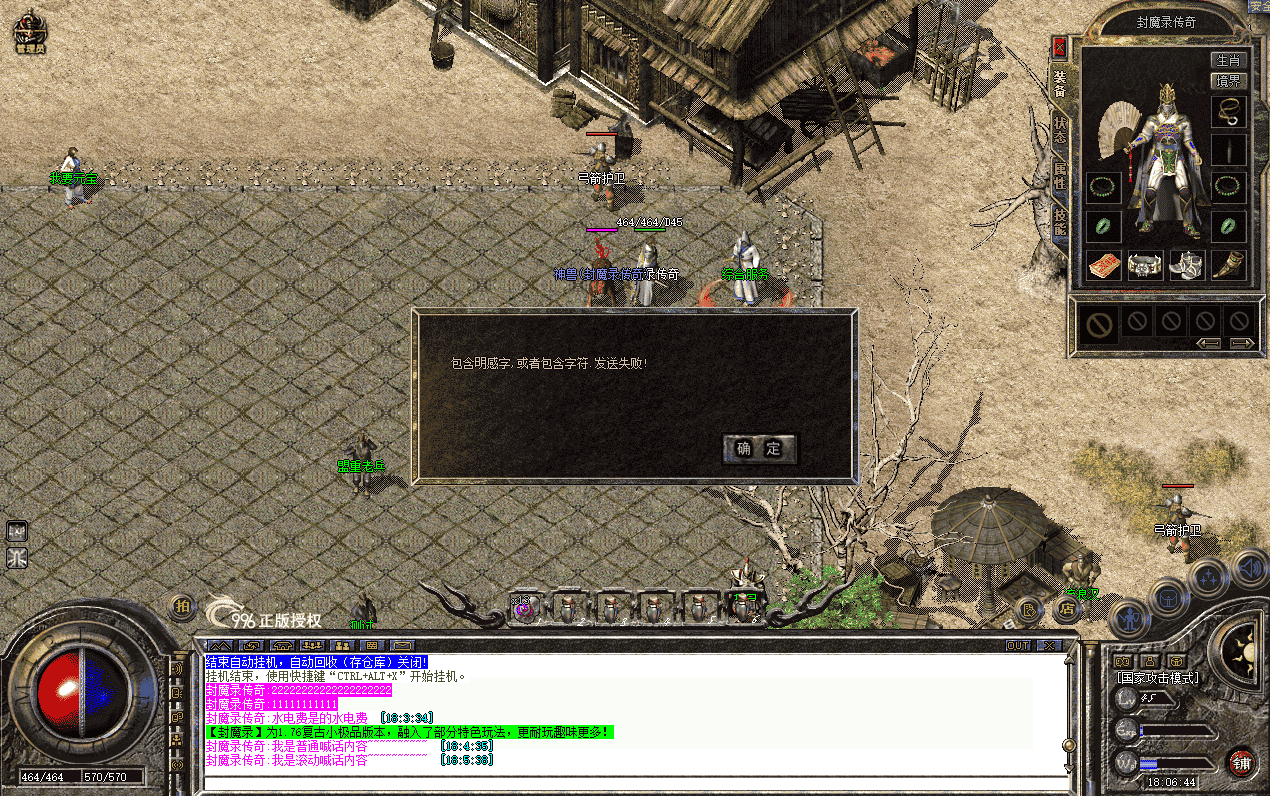Image resolution: width=1270 pixels, height=796 pixels.
Task: Open the 拍 auction button
Action: 183,606
